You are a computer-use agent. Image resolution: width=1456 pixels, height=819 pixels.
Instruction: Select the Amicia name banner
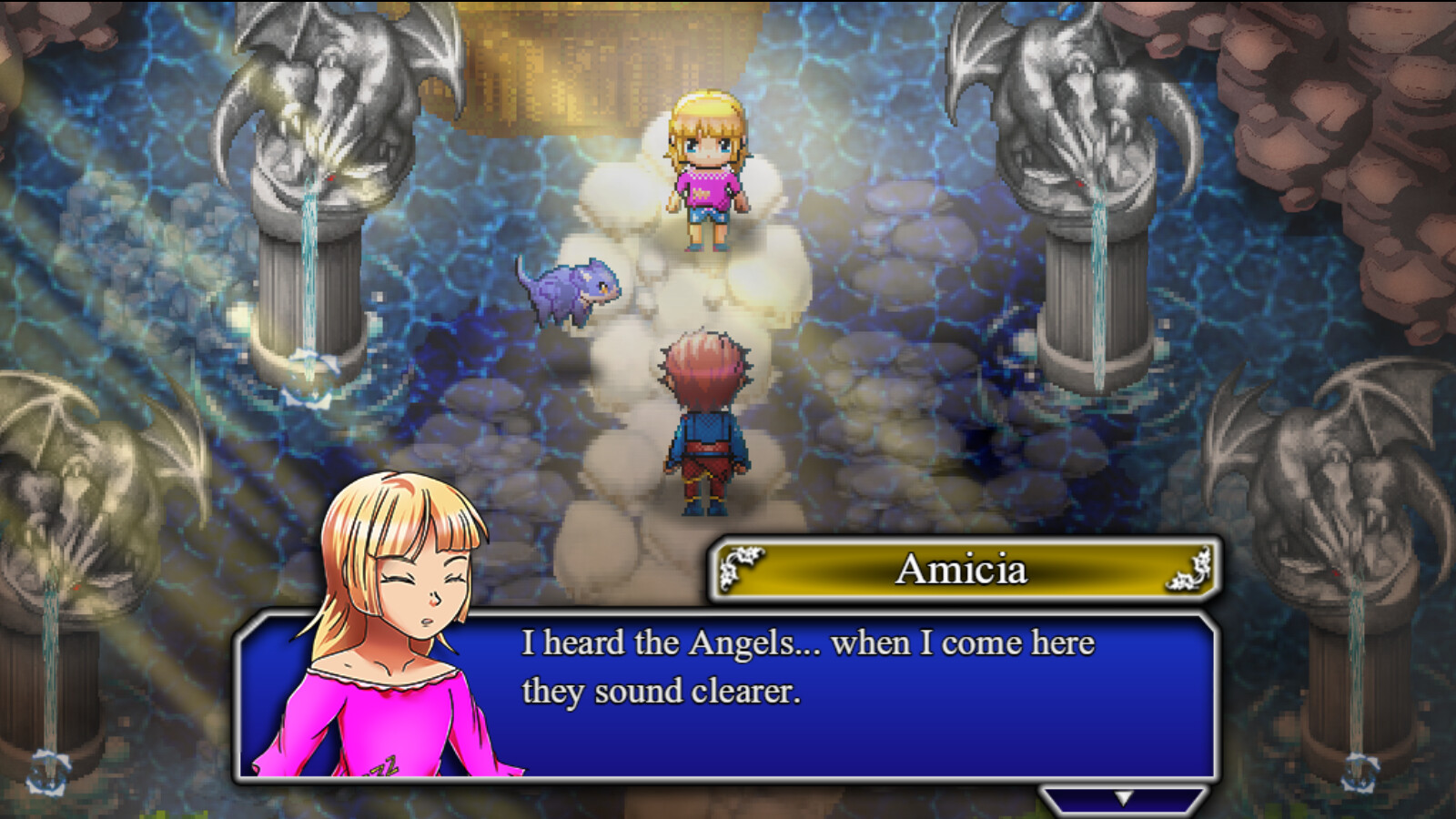tap(965, 571)
